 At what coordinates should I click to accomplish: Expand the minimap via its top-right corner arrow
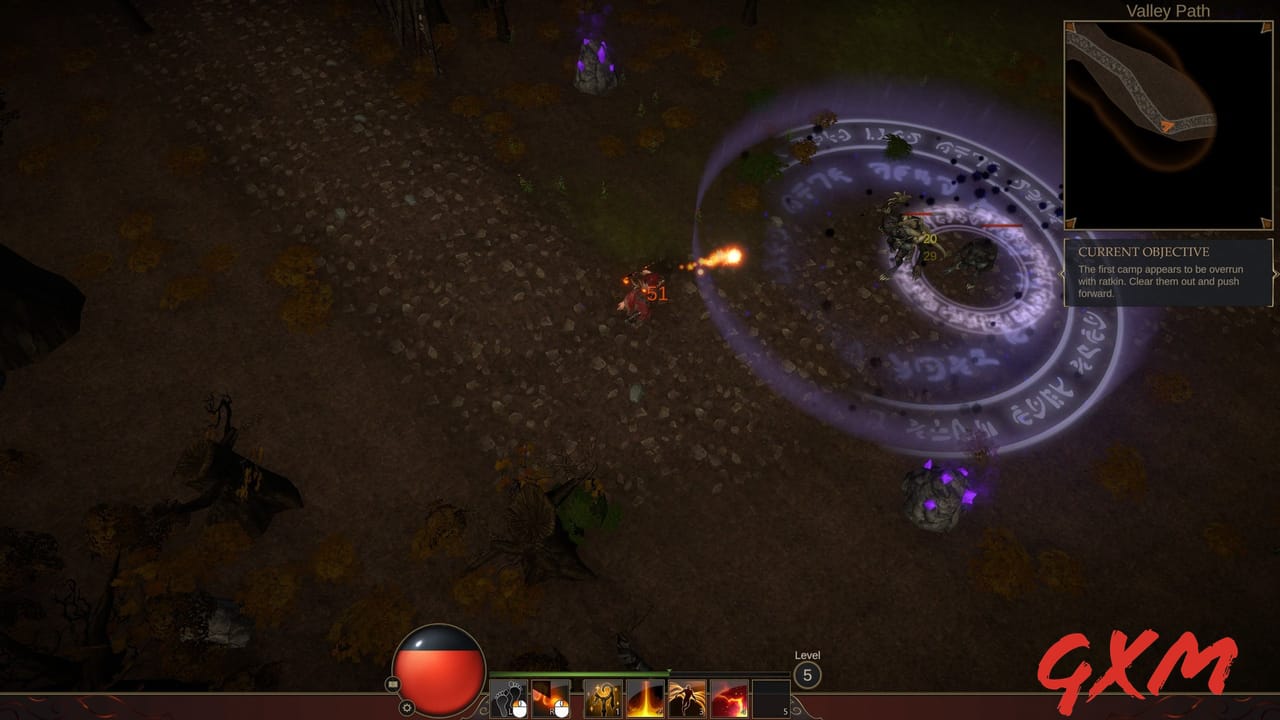(x=1263, y=28)
